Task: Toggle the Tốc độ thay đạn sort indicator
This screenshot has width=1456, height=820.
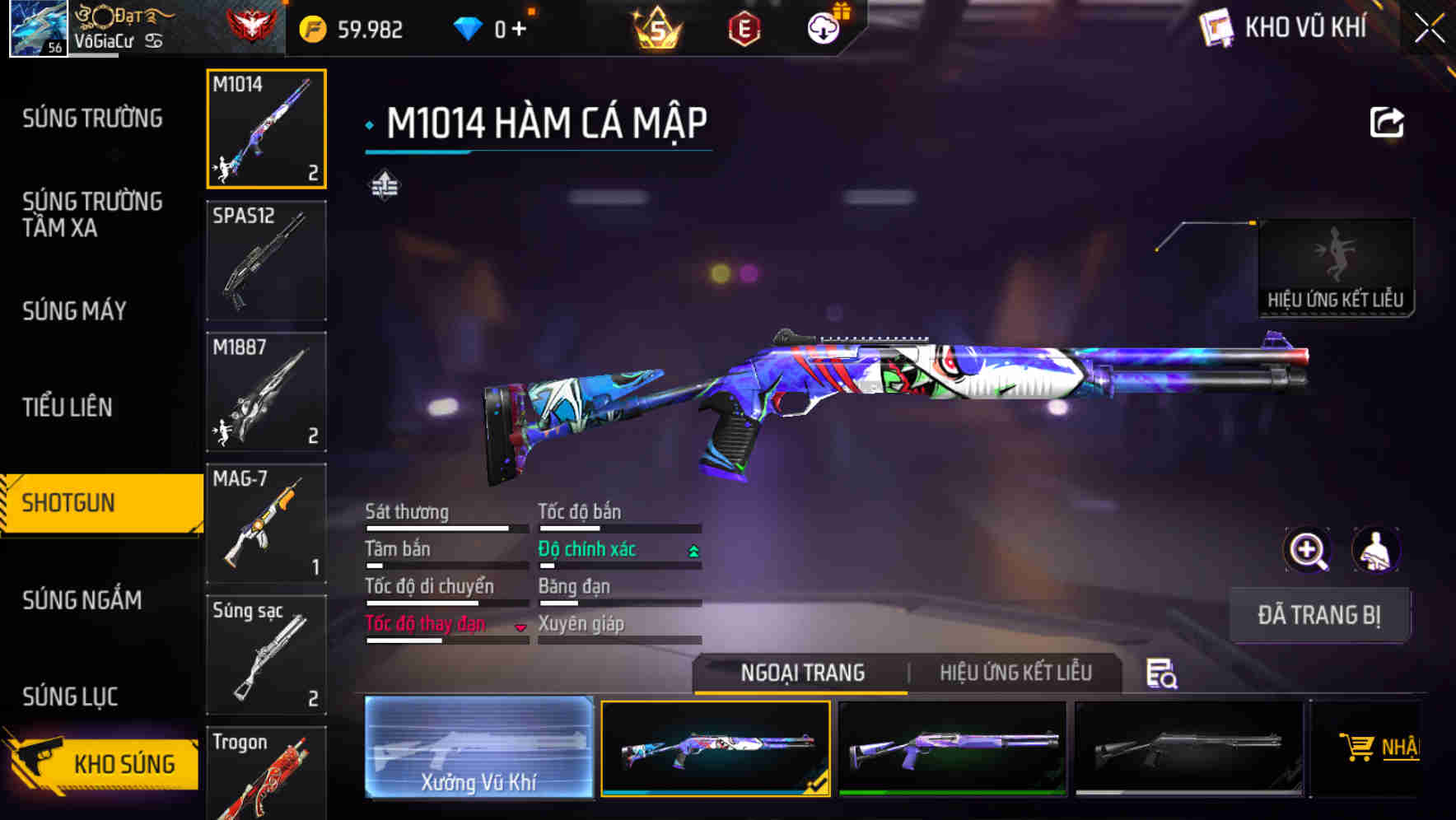Action: coord(521,626)
